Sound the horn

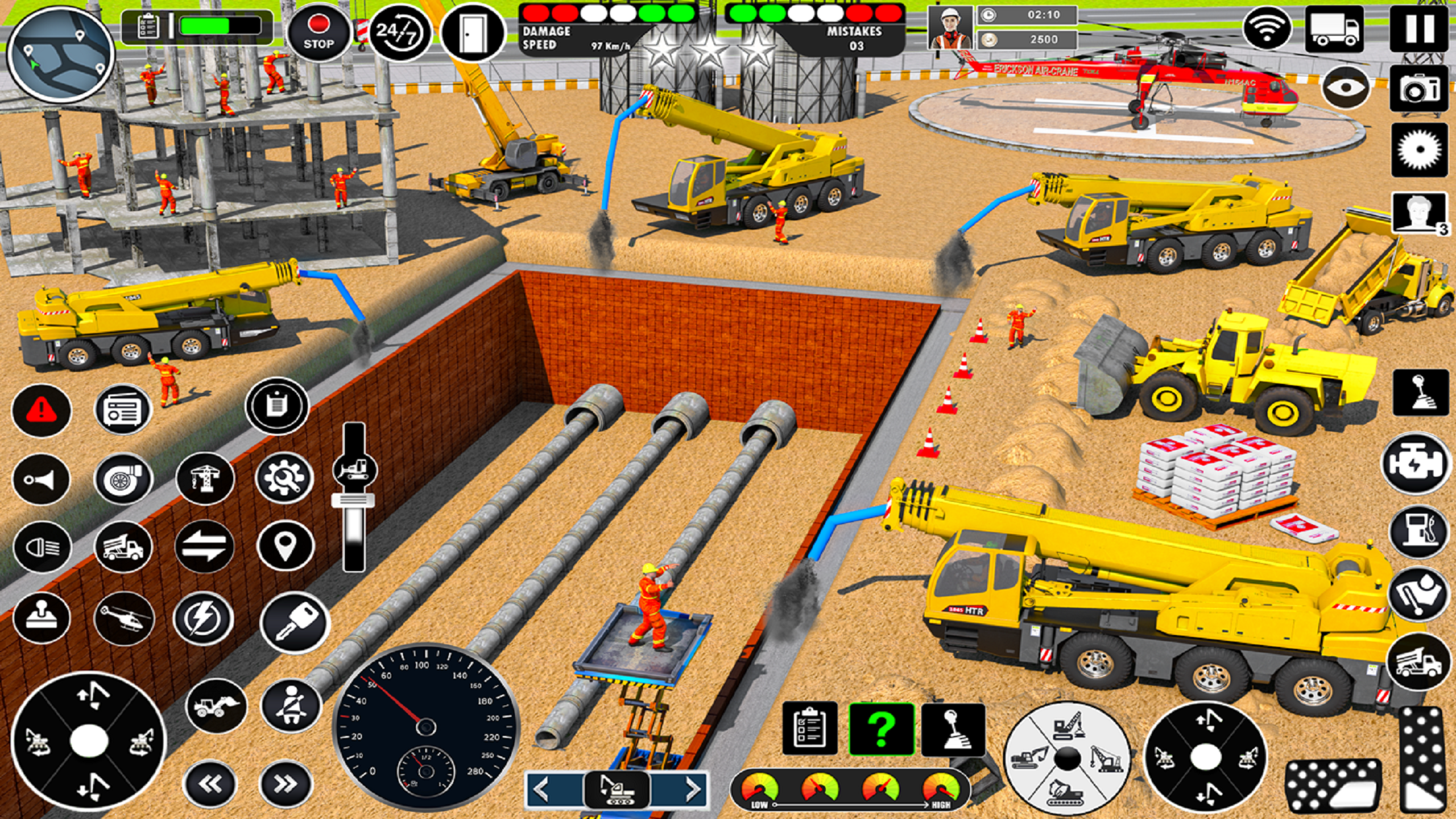[42, 479]
